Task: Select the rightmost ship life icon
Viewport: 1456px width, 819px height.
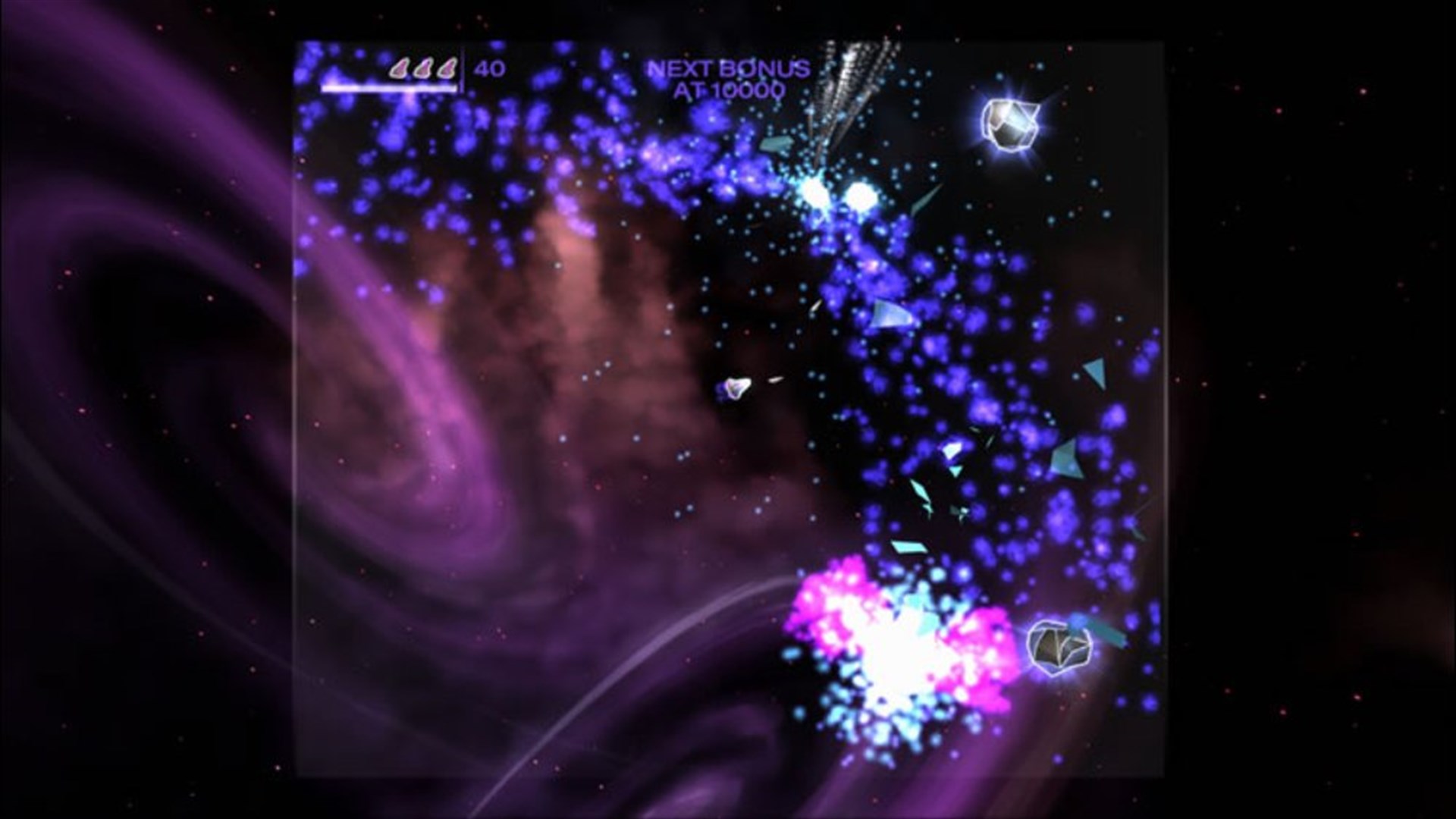Action: 449,70
